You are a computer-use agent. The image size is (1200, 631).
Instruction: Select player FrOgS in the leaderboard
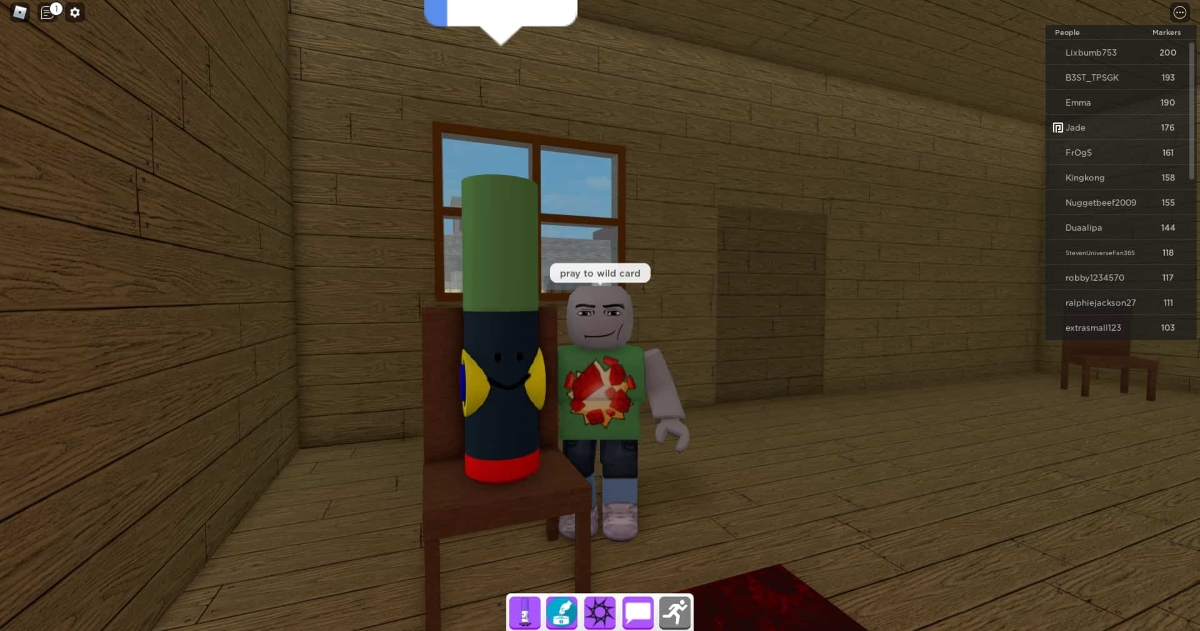[x=1078, y=152]
